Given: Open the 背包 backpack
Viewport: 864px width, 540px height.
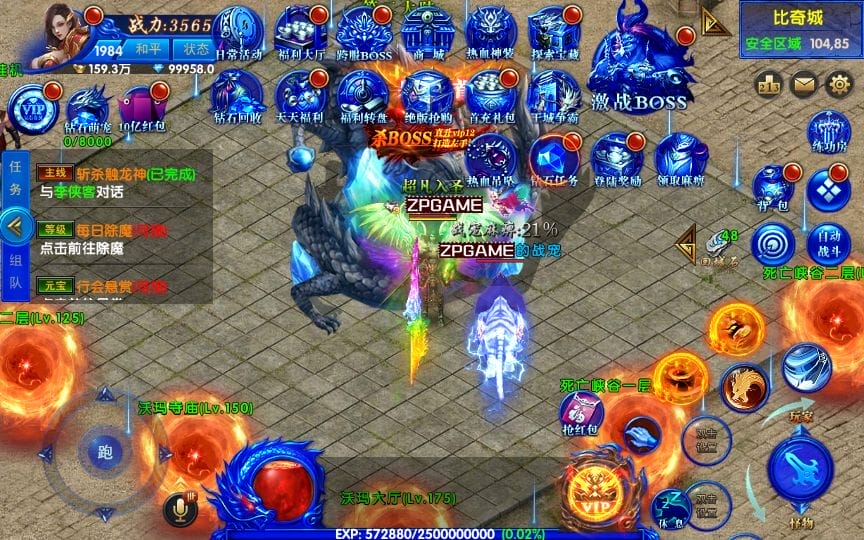Looking at the screenshot, I should (773, 187).
